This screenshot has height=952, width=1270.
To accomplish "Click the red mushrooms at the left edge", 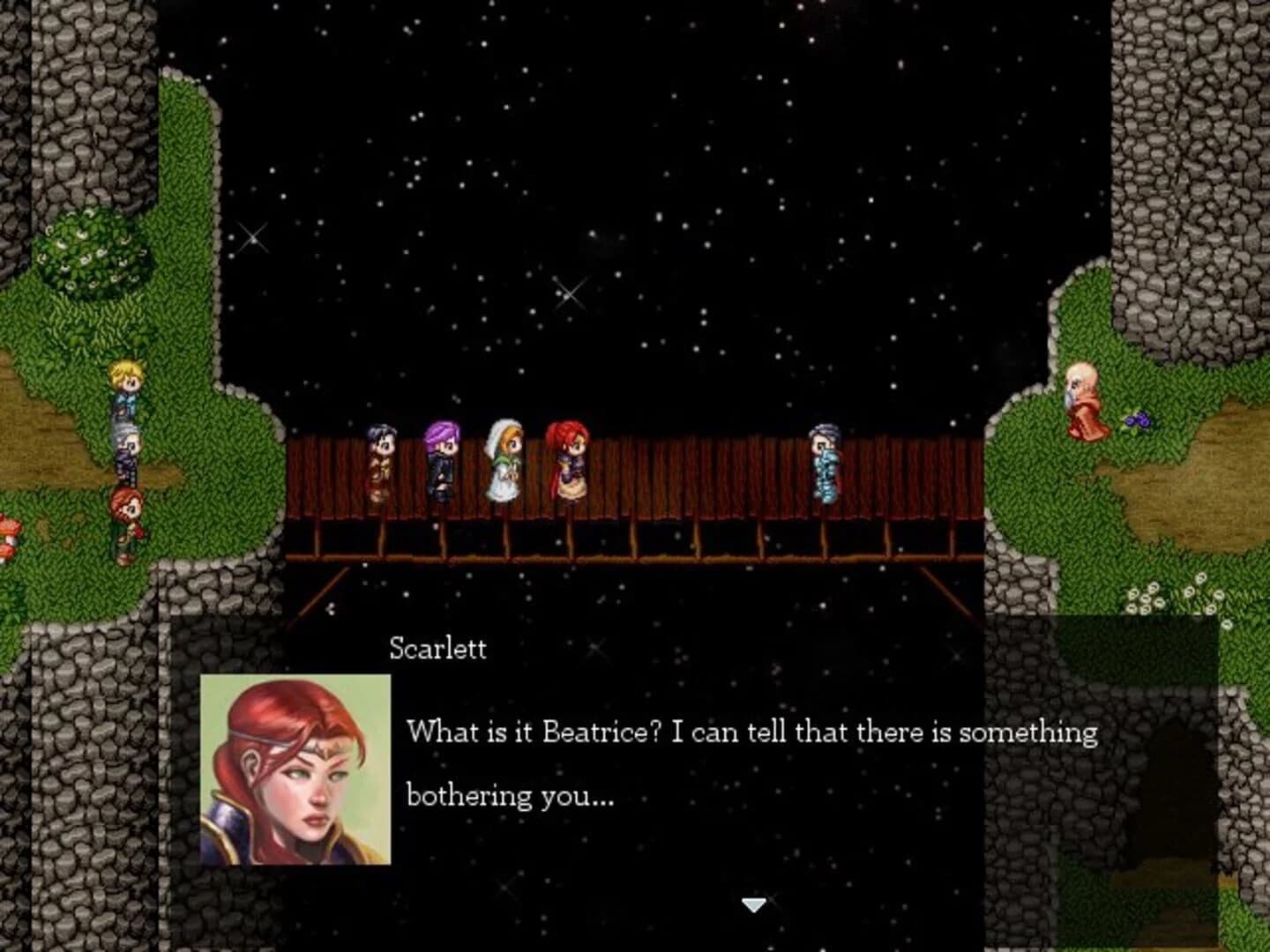I will click(x=7, y=529).
